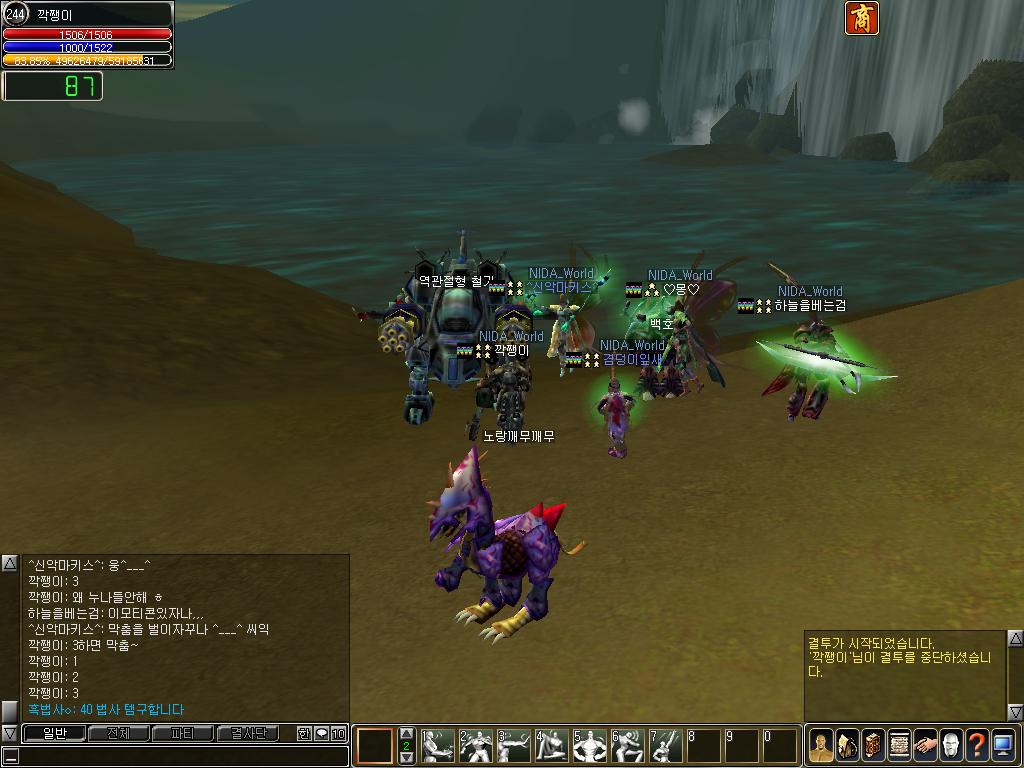This screenshot has width=1024, height=768.
Task: Open help with the question mark icon
Action: pos(977,746)
